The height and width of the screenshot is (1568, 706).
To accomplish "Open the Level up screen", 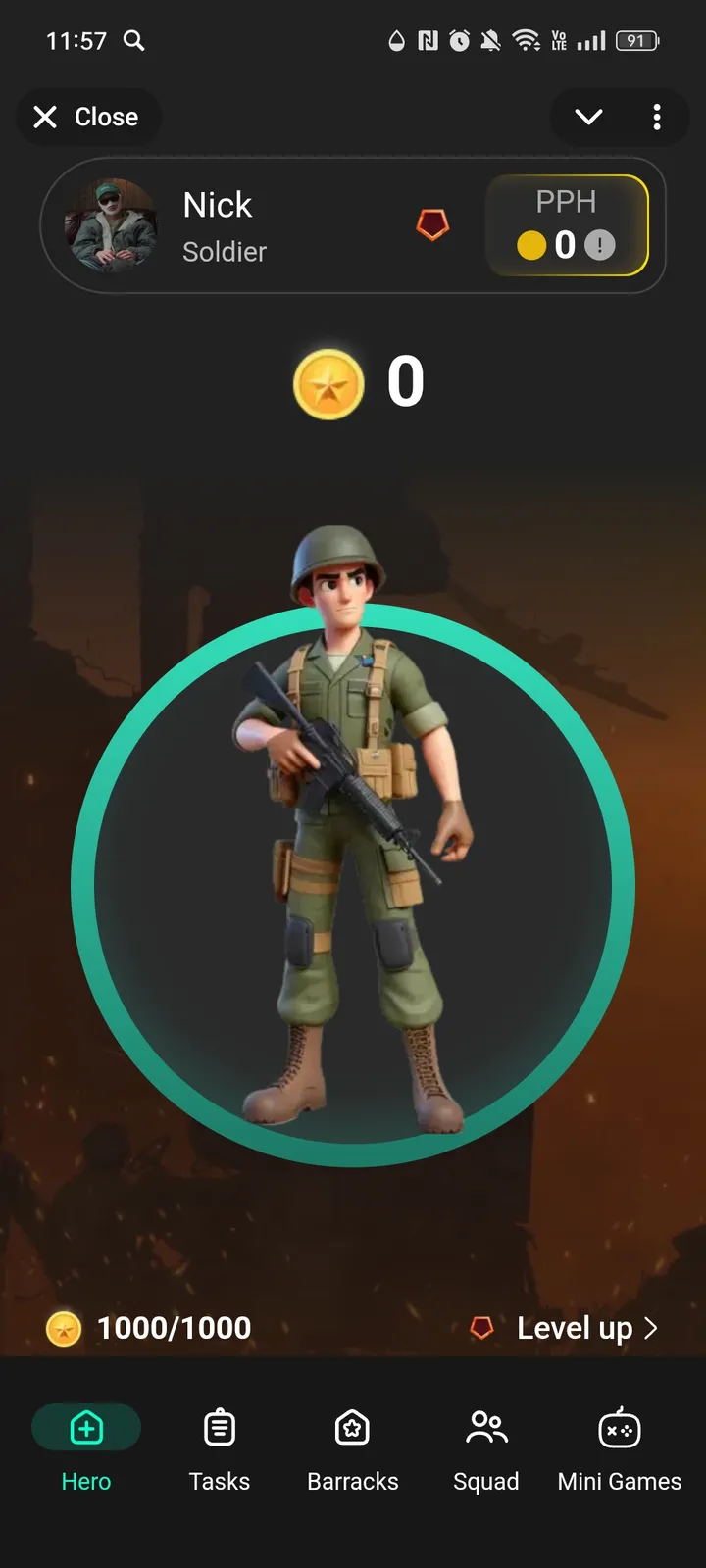I will (574, 1328).
